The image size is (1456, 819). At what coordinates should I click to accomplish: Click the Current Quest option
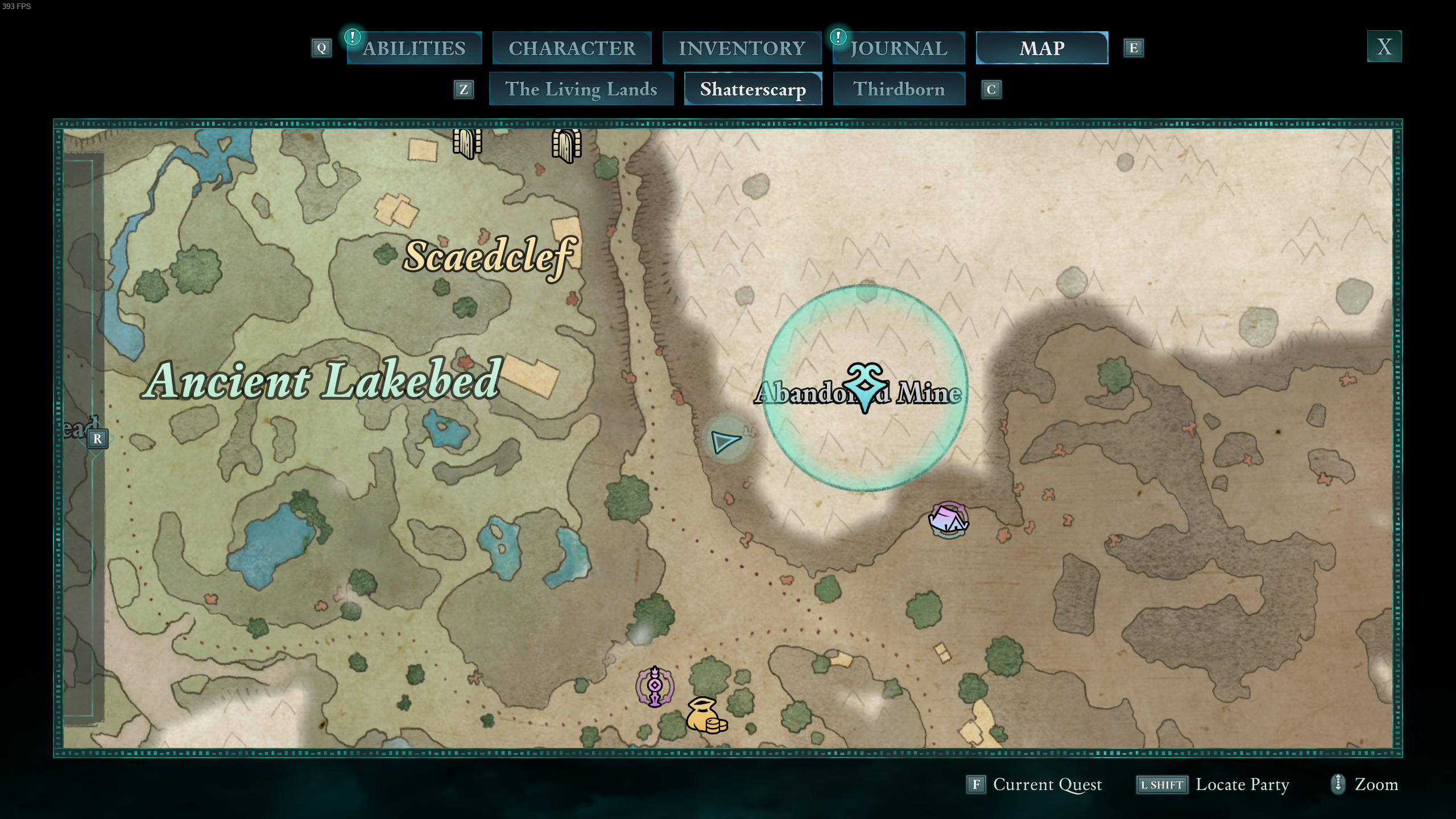point(1035,785)
